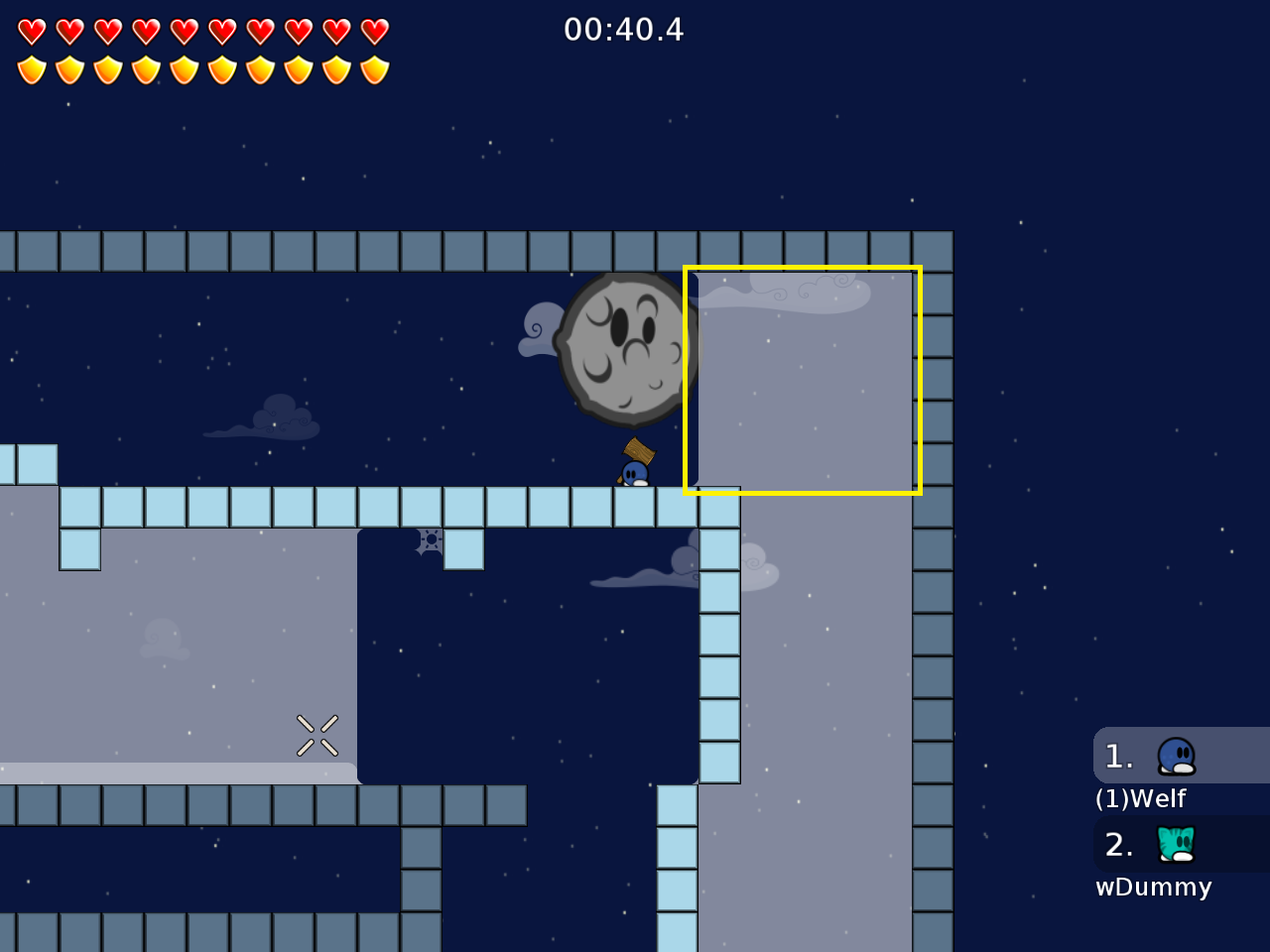Click the wDummy player name

click(x=1153, y=888)
